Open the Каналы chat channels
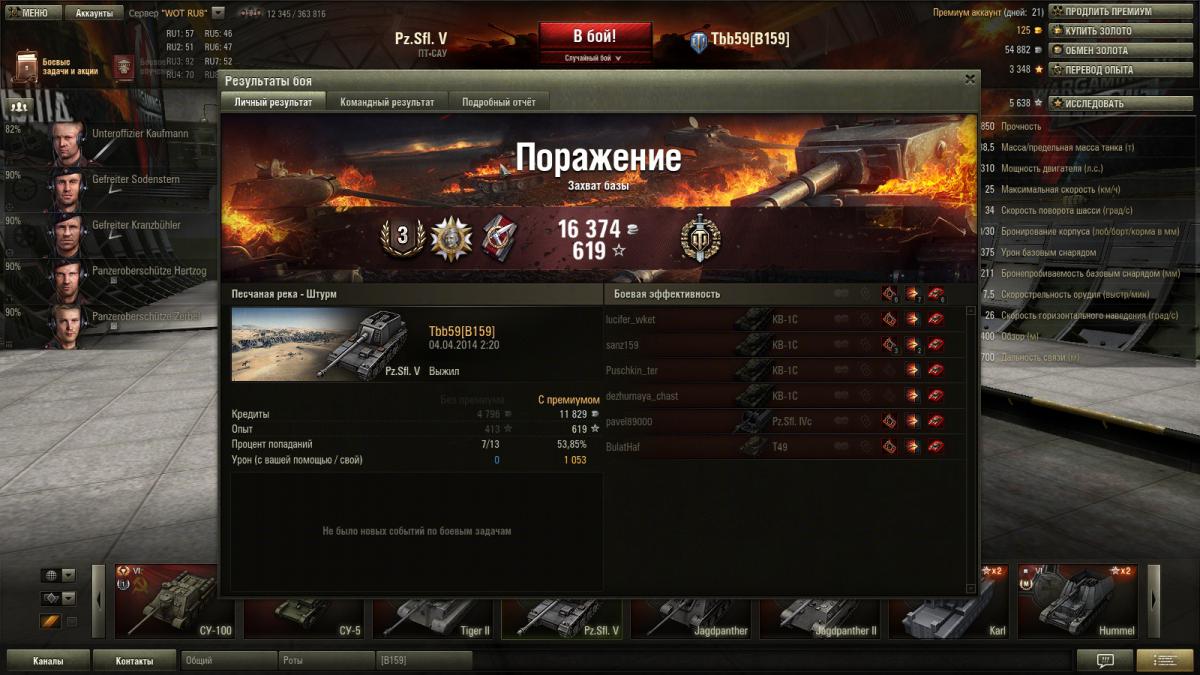 pos(48,661)
